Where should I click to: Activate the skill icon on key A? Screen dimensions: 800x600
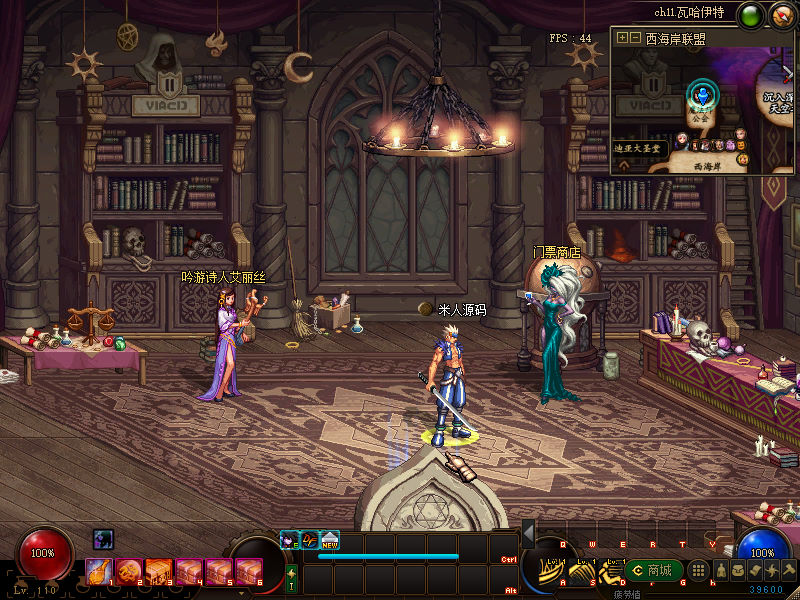tap(549, 573)
